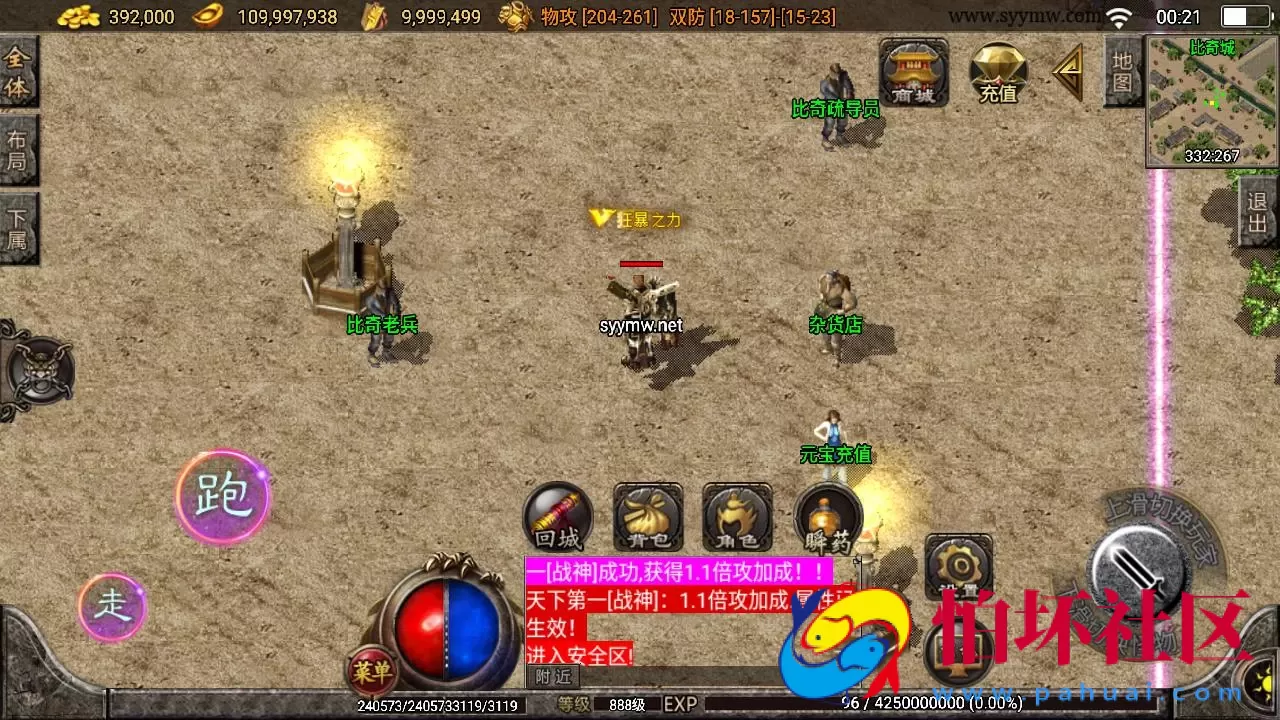Tap the 回城 return-to-town icon
Screen dimensions: 1280x720
point(557,519)
